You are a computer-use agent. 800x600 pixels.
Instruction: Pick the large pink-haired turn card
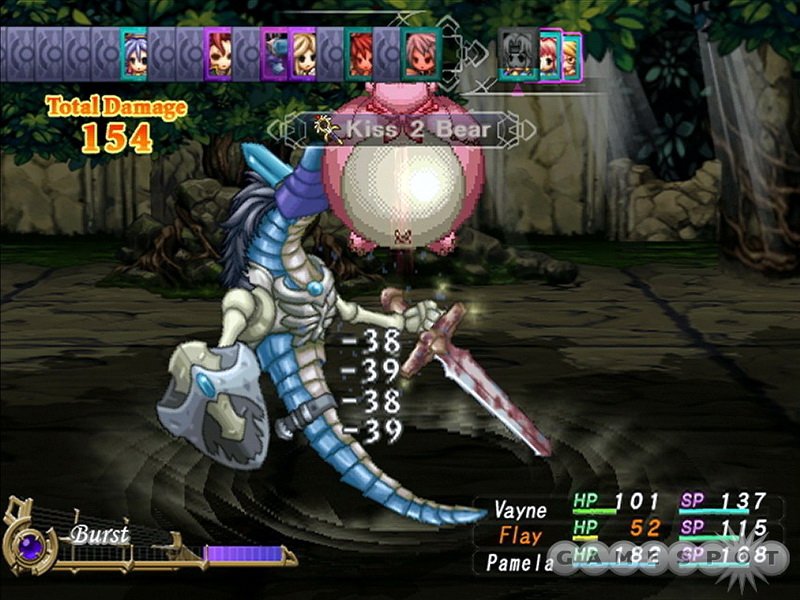(x=420, y=54)
